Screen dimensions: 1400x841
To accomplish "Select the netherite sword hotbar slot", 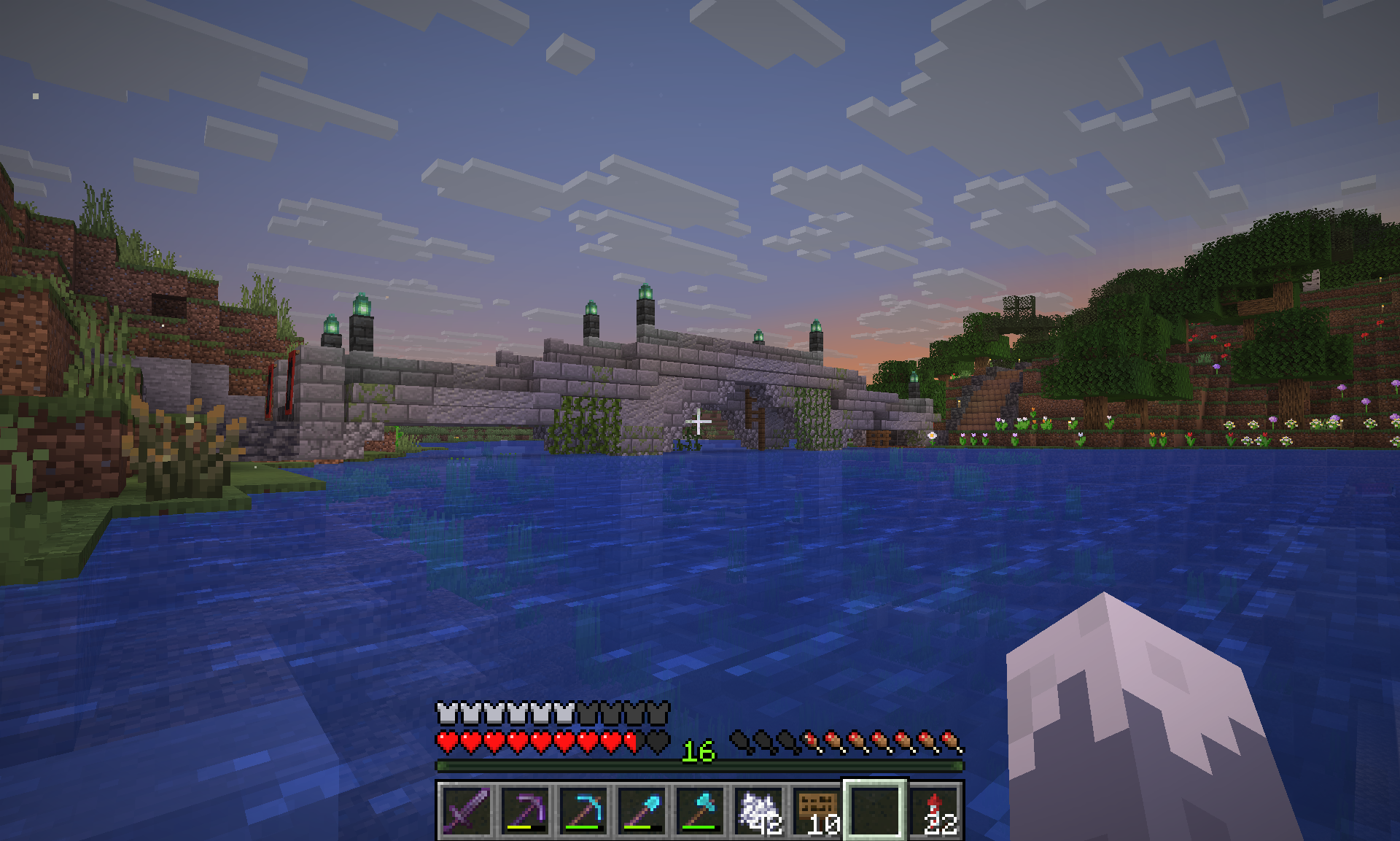I will [x=466, y=810].
